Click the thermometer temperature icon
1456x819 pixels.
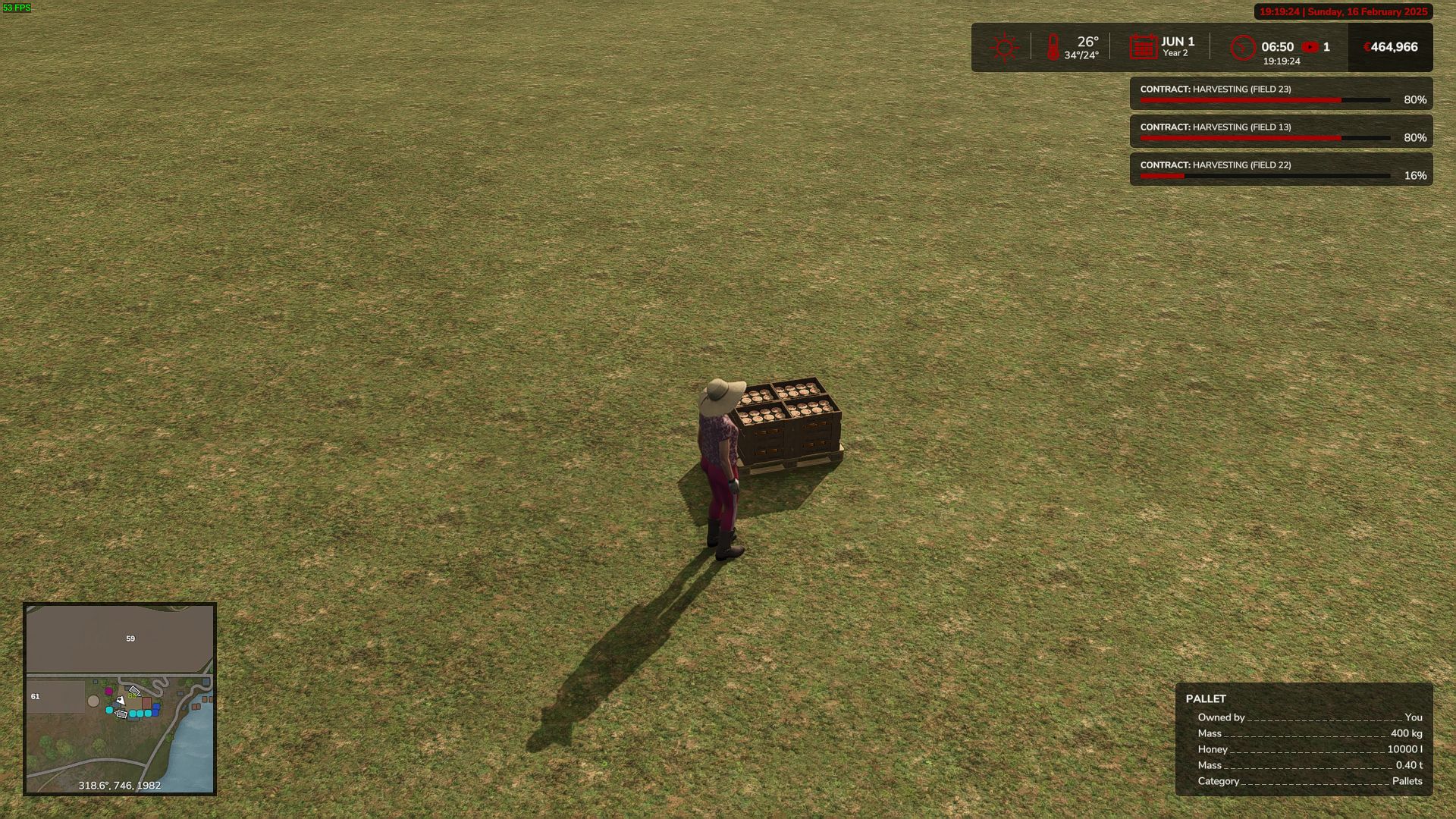pyautogui.click(x=1053, y=47)
